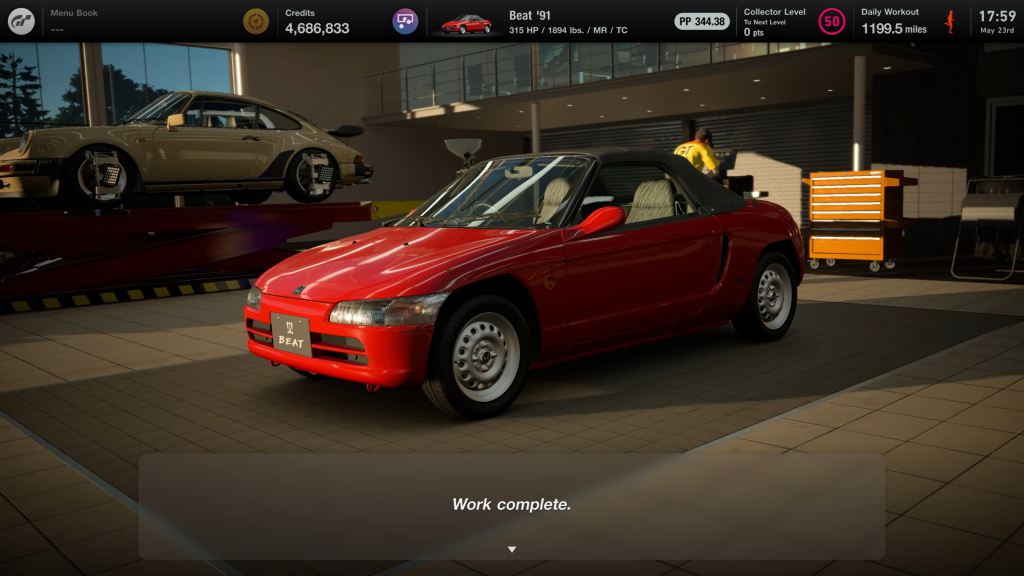The height and width of the screenshot is (576, 1024).
Task: Advance the "Work complete." dialogue box
Action: click(511, 505)
